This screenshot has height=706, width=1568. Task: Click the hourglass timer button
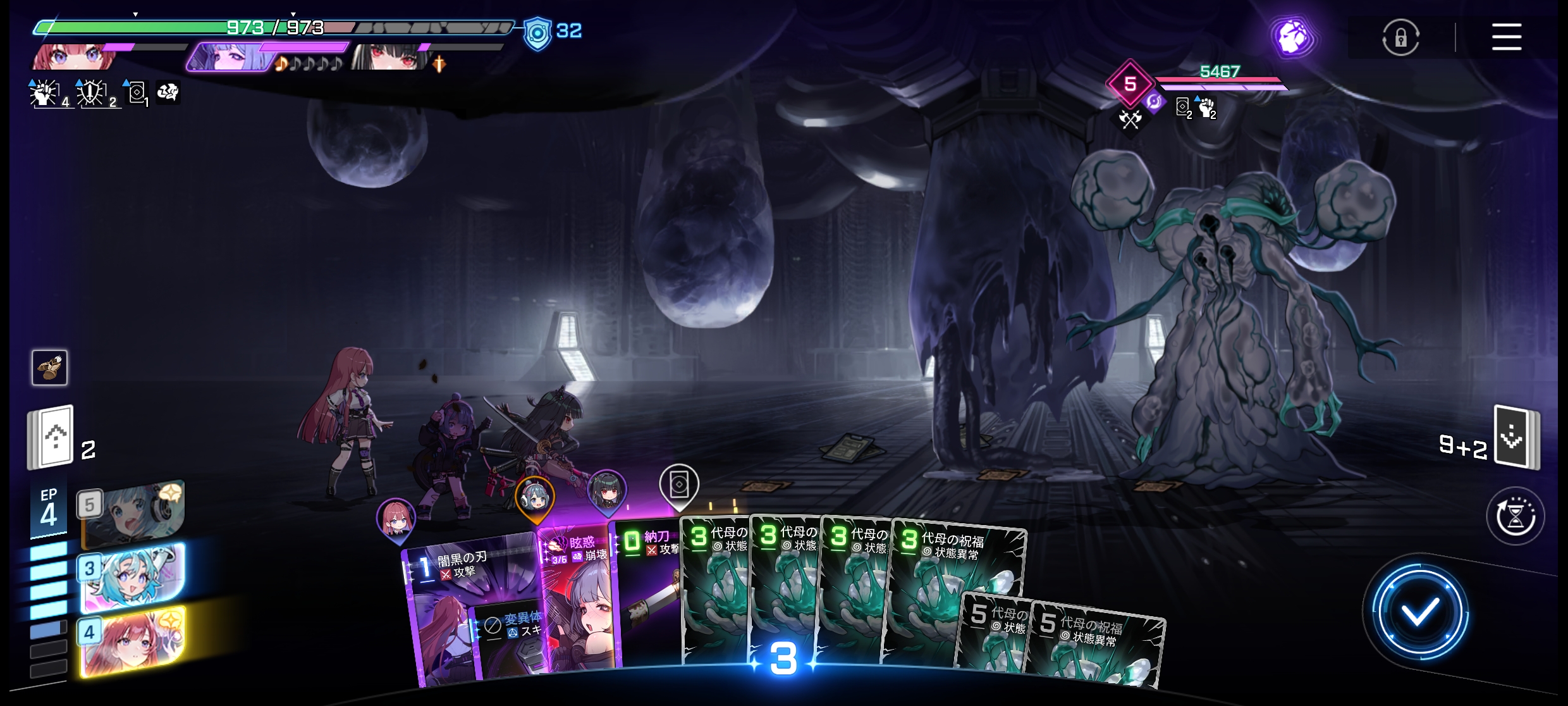coord(1515,516)
